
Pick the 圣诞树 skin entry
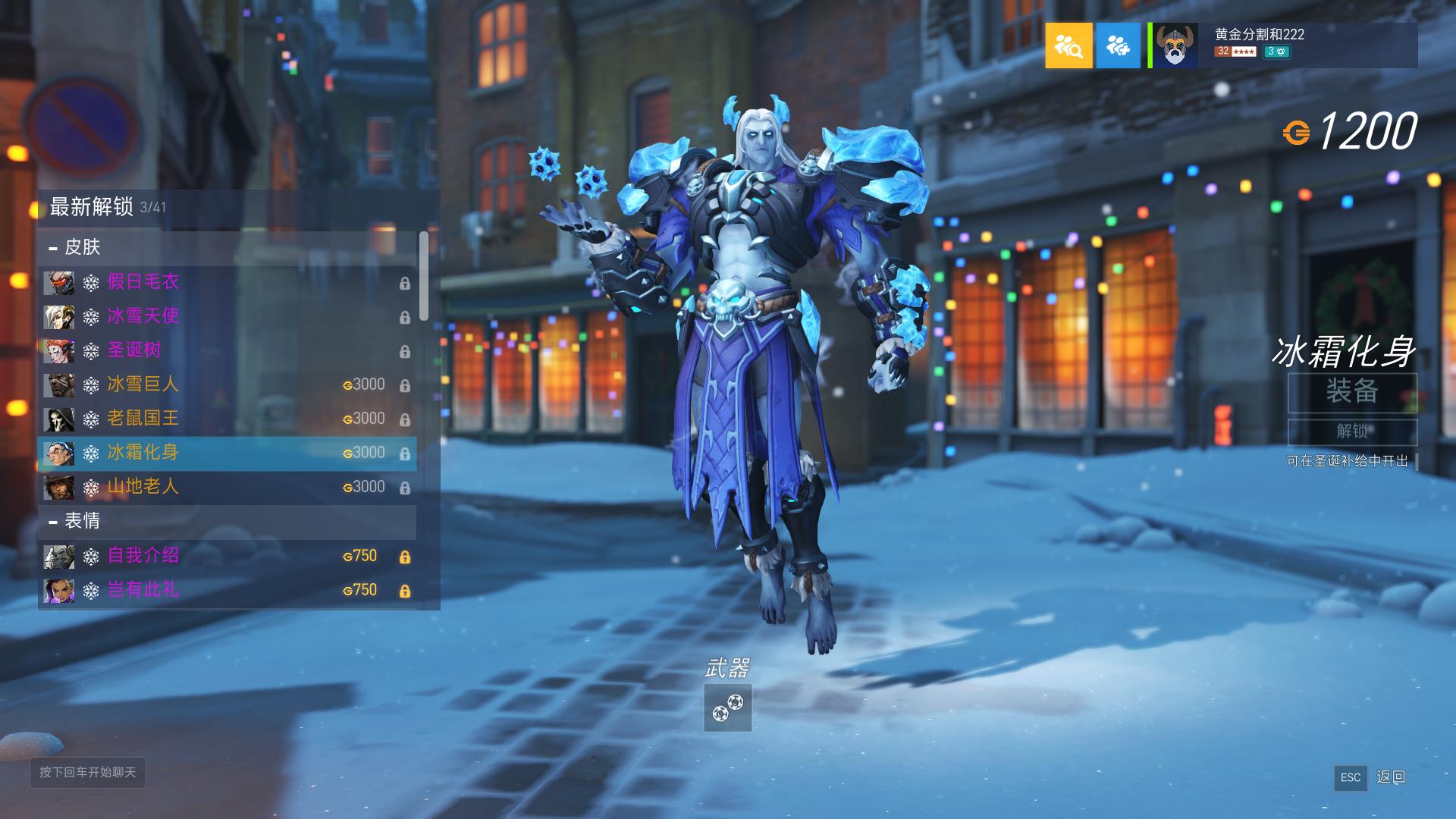[226, 350]
